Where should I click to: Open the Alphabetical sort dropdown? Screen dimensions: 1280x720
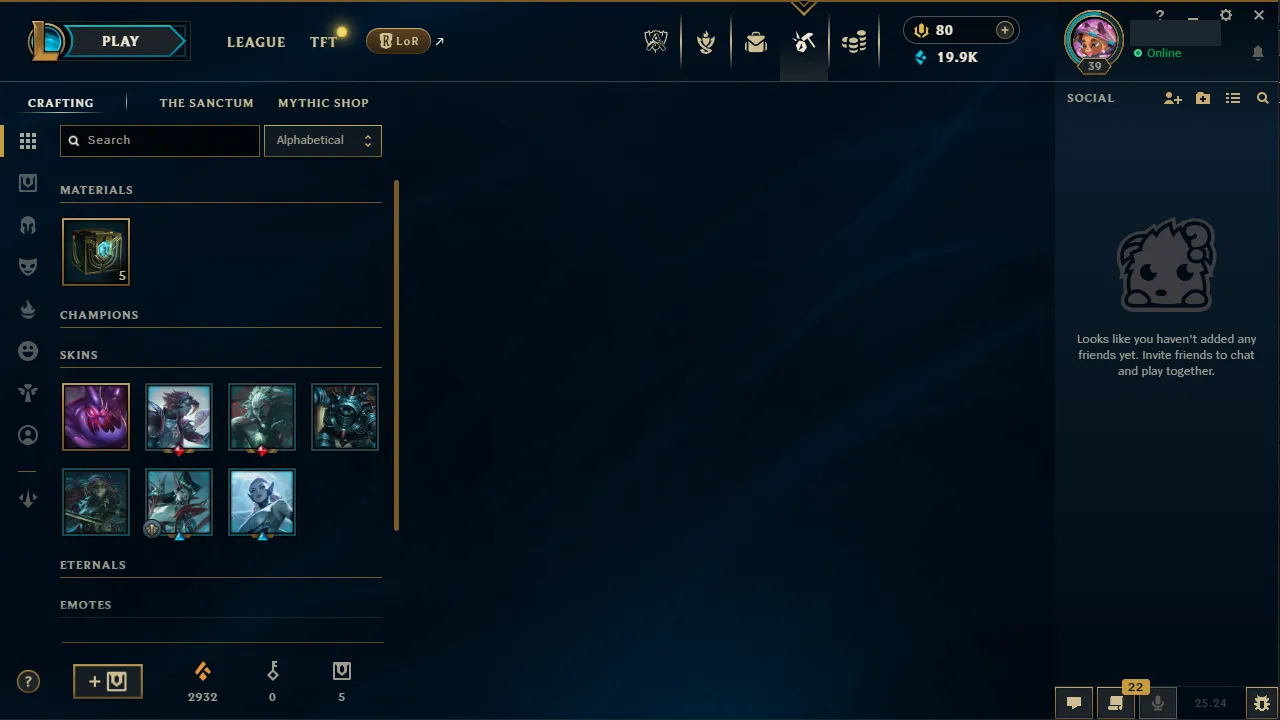pos(322,140)
